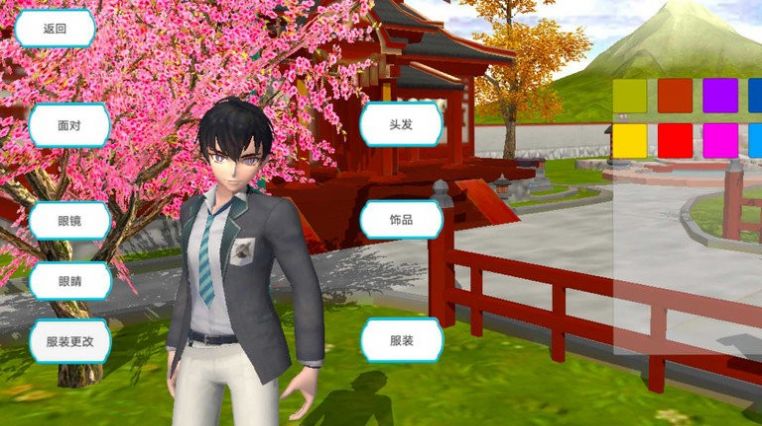
Task: Pick the dark blue color swatch
Action: [x=755, y=96]
